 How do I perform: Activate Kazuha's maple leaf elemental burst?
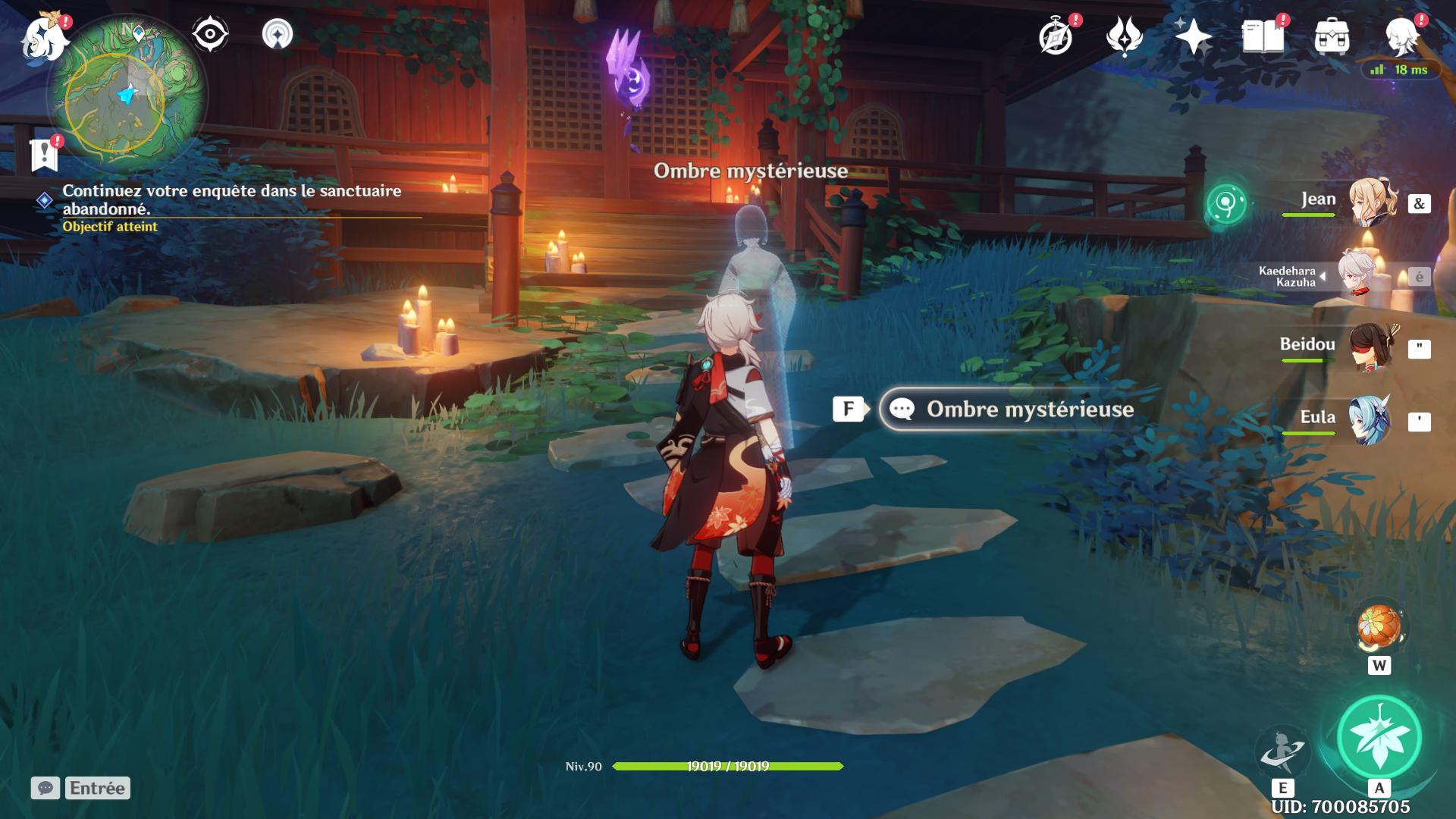pos(1379,737)
